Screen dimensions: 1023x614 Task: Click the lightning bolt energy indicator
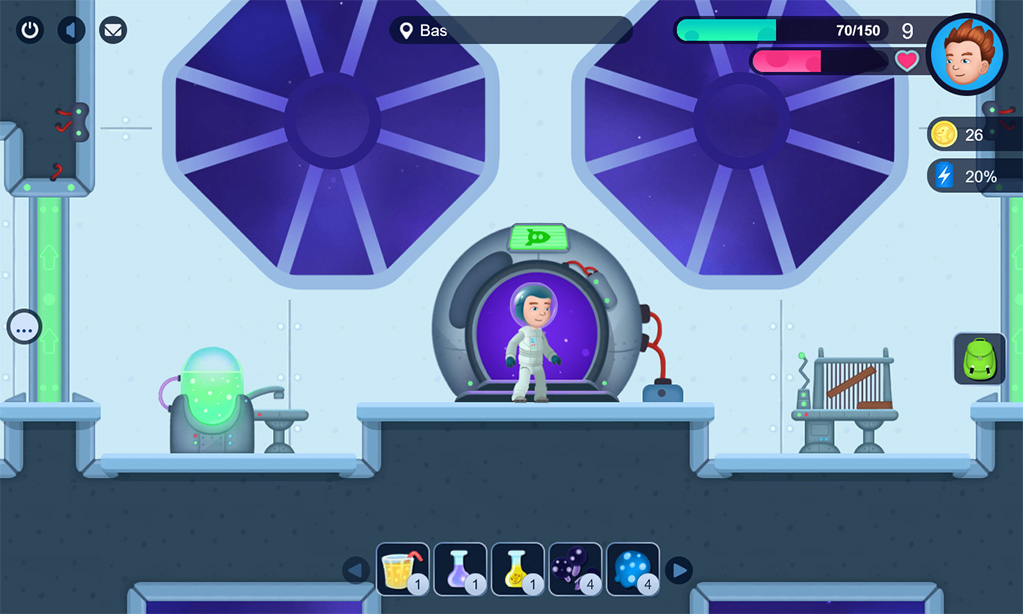click(x=963, y=176)
